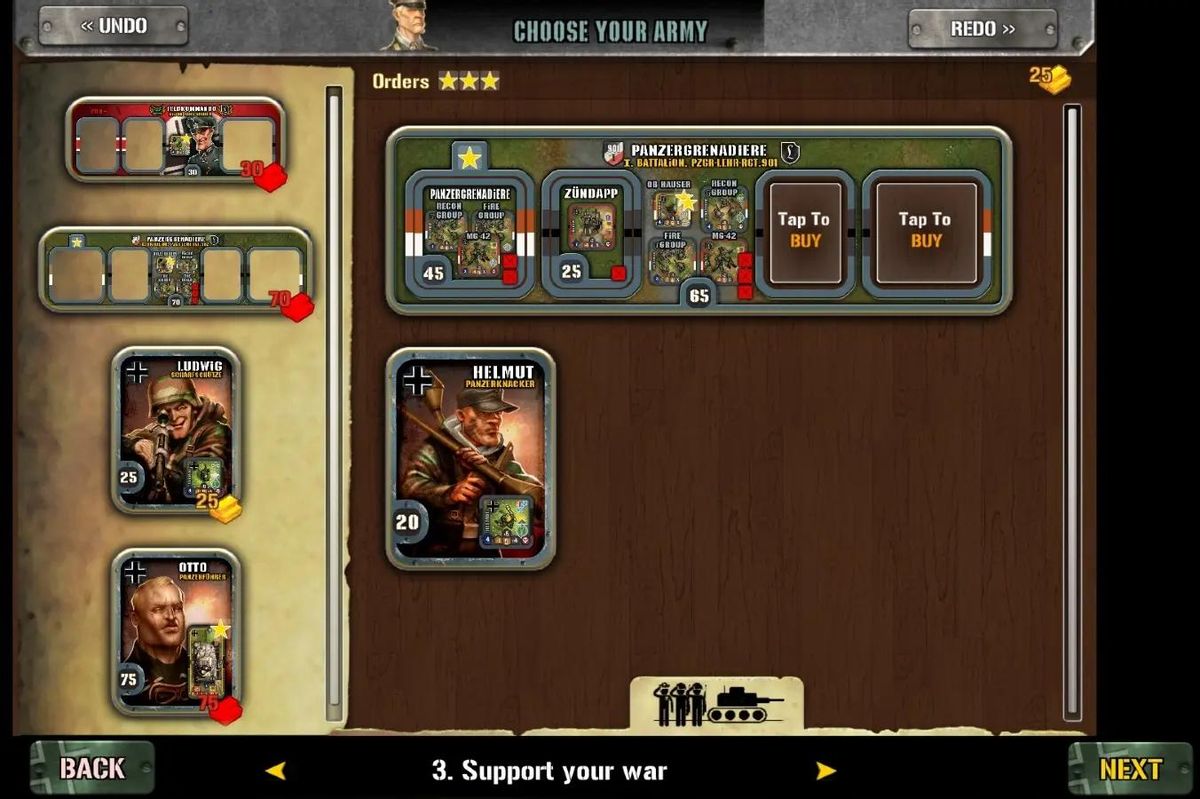Choose the Helmut Panzerknacker card
The width and height of the screenshot is (1200, 799).
(x=470, y=458)
